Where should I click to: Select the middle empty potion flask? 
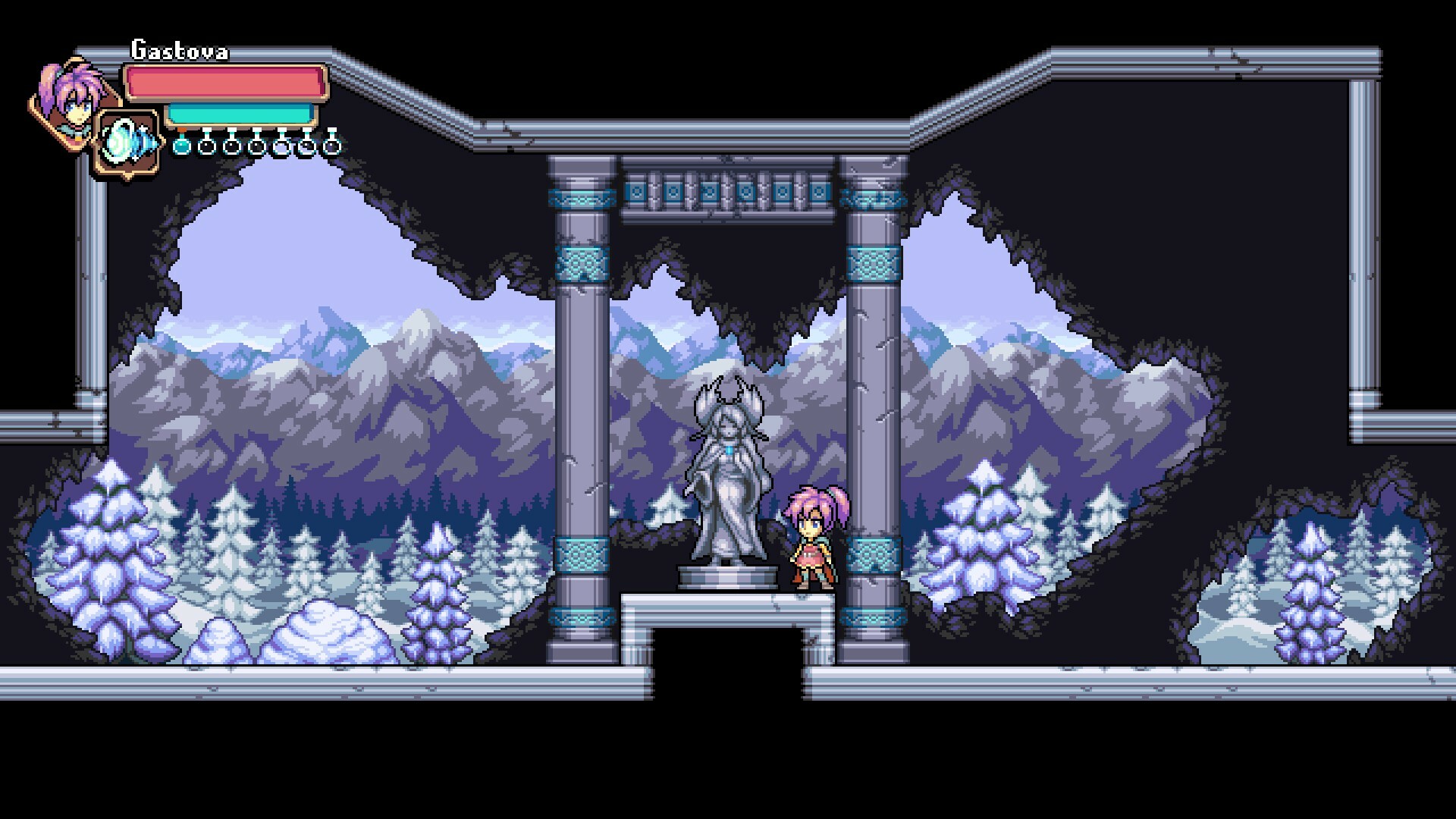(x=258, y=146)
